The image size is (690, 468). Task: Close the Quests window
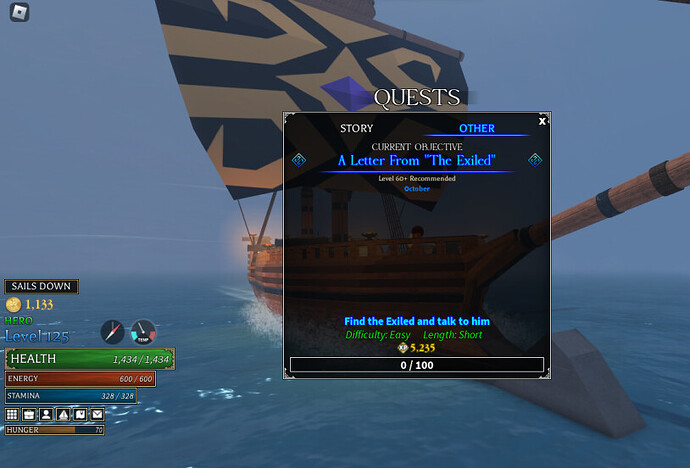click(542, 121)
